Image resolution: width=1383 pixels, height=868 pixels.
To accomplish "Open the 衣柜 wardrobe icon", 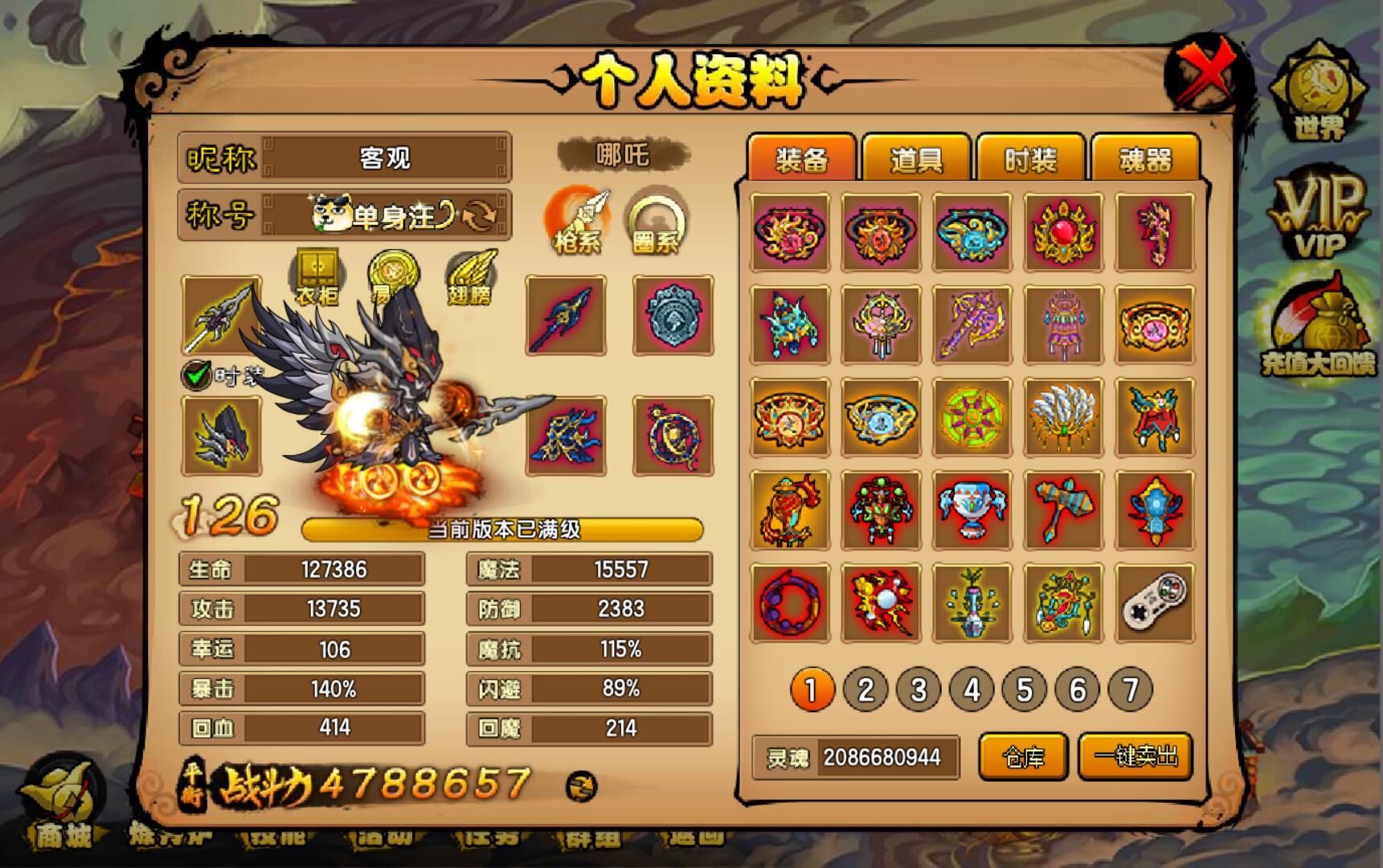I will point(317,276).
